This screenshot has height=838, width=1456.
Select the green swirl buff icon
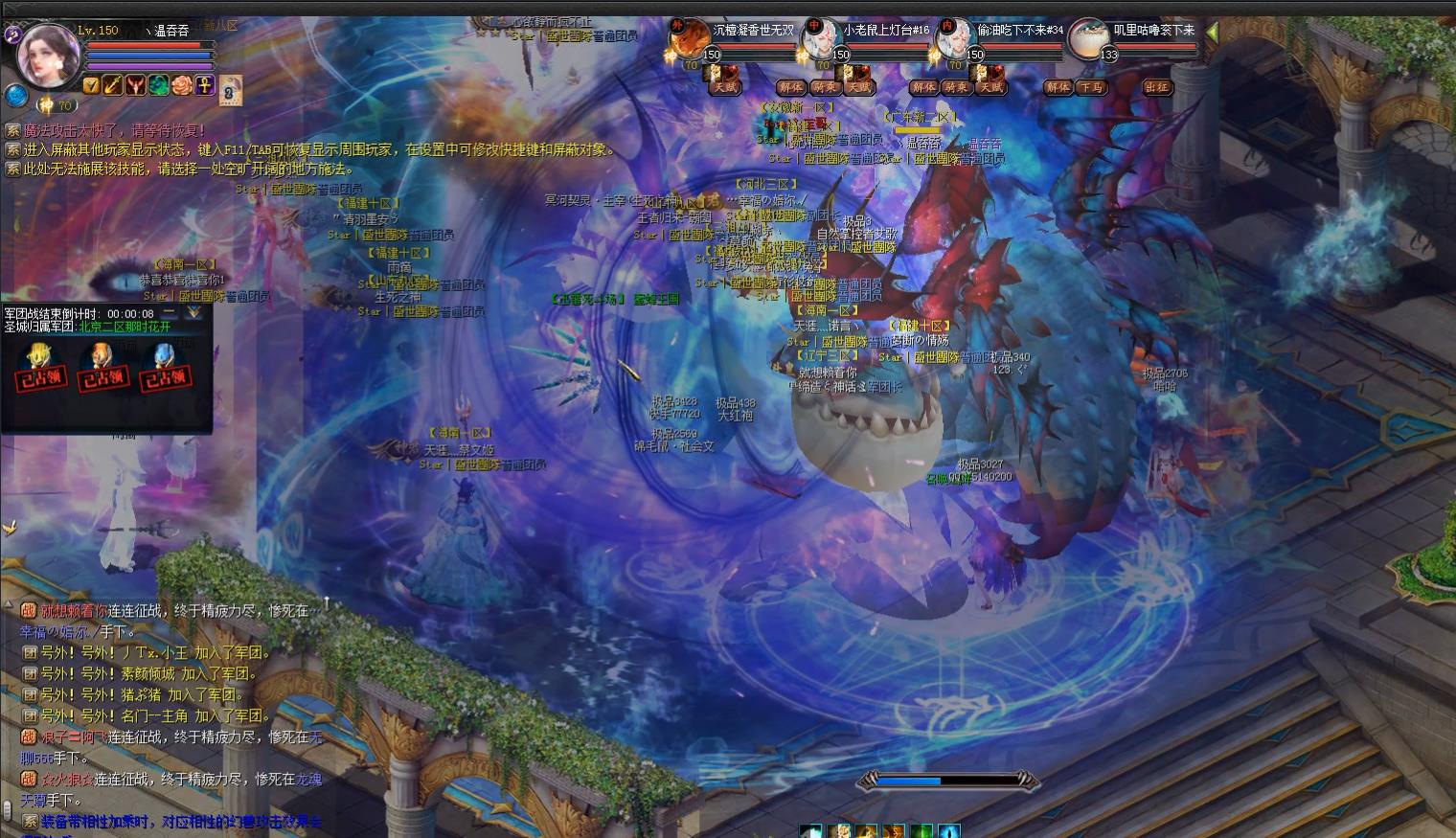pyautogui.click(x=159, y=85)
